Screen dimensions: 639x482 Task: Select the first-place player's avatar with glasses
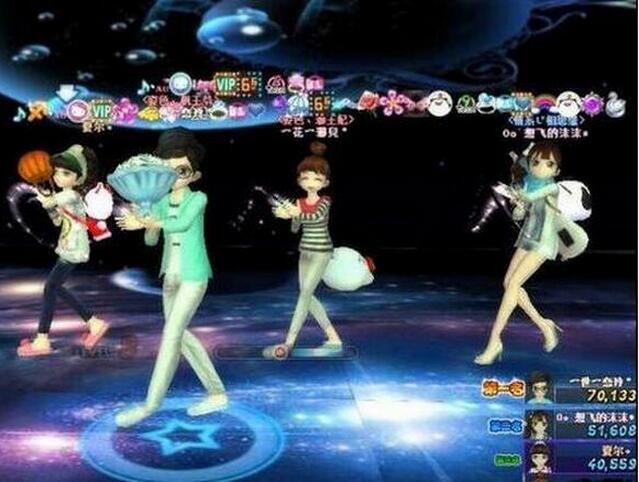(540, 388)
